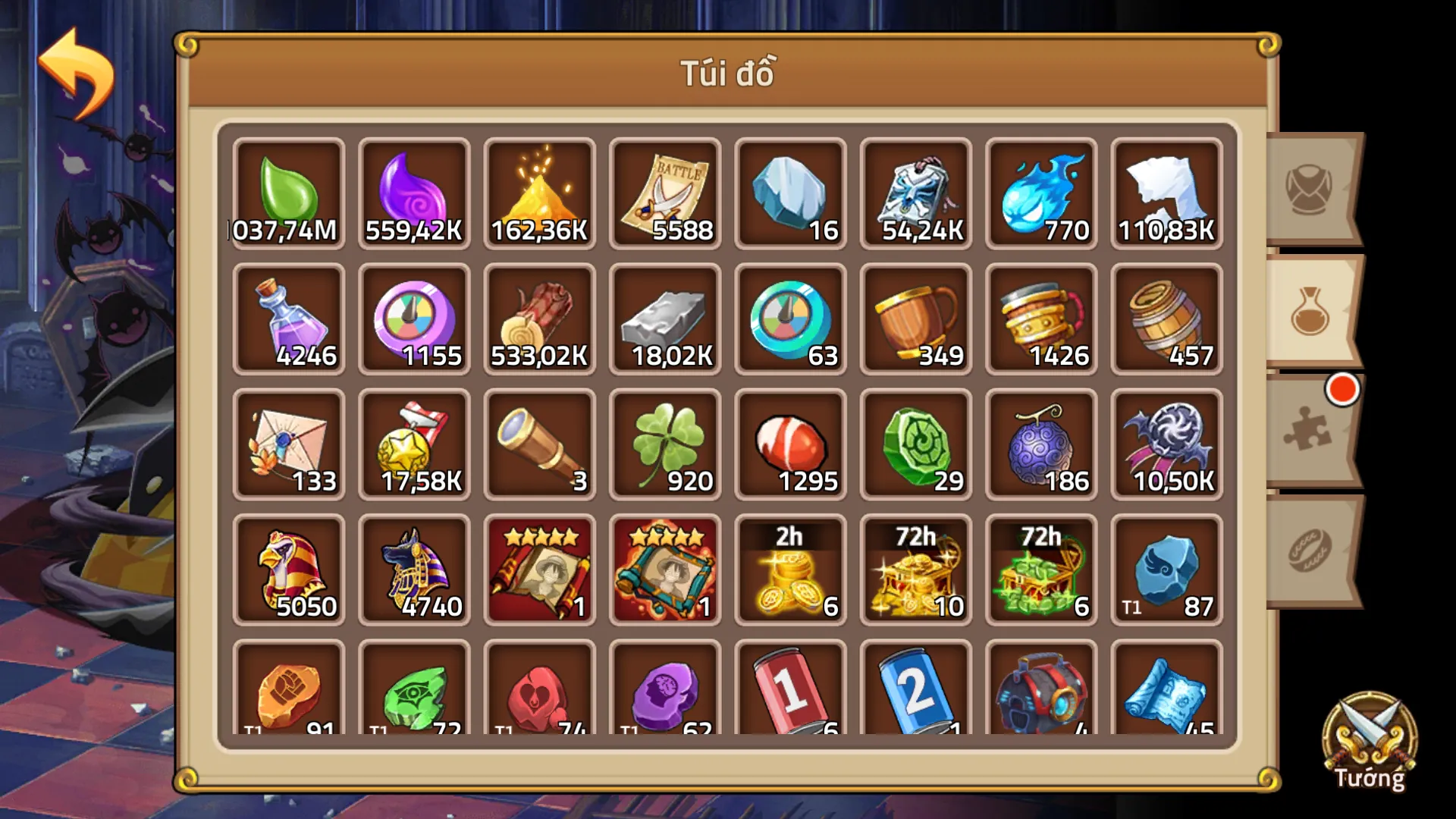Select the 2h gold coins item
The height and width of the screenshot is (819, 1456).
pyautogui.click(x=790, y=569)
